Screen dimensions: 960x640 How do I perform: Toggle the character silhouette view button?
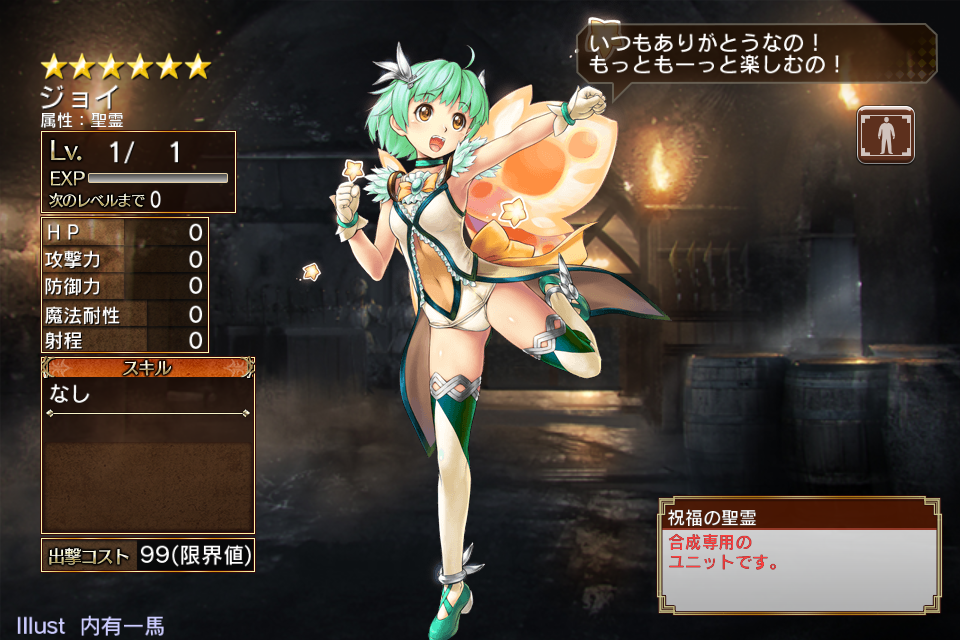[885, 134]
